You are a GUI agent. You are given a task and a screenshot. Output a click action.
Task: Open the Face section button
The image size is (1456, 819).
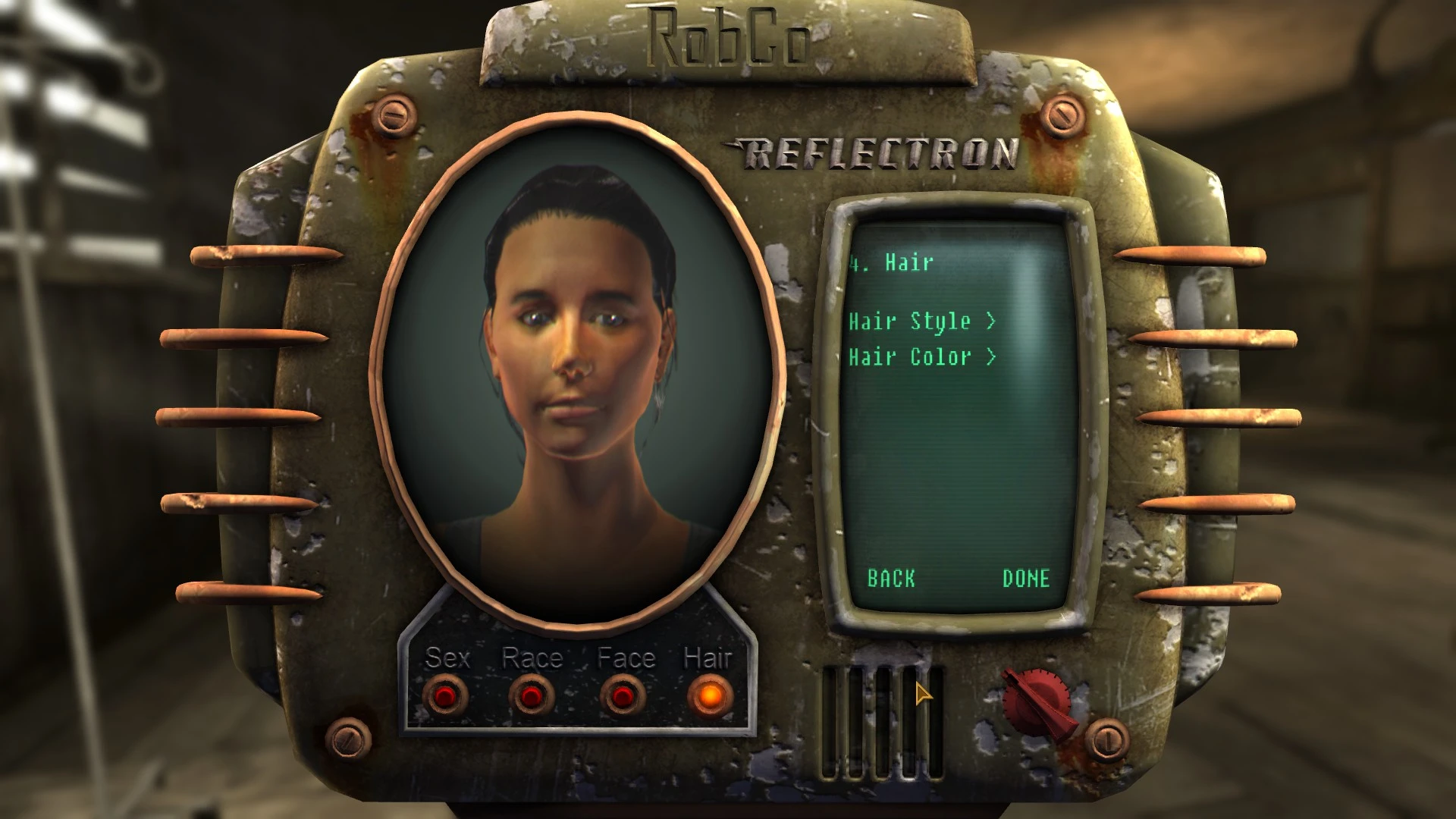(x=623, y=695)
